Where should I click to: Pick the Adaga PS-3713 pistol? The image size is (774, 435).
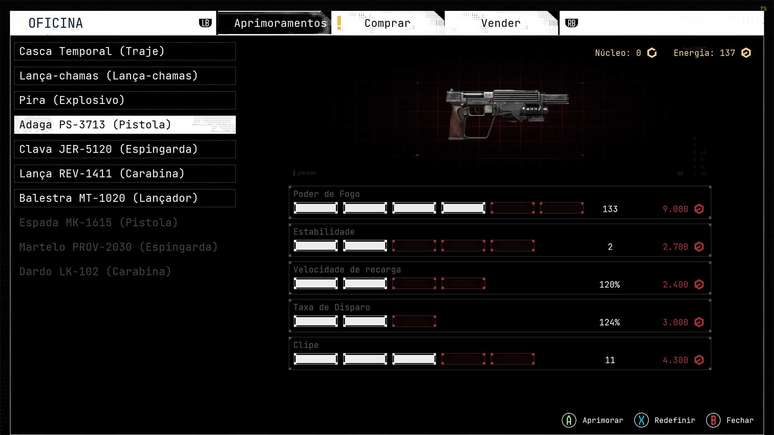(125, 125)
